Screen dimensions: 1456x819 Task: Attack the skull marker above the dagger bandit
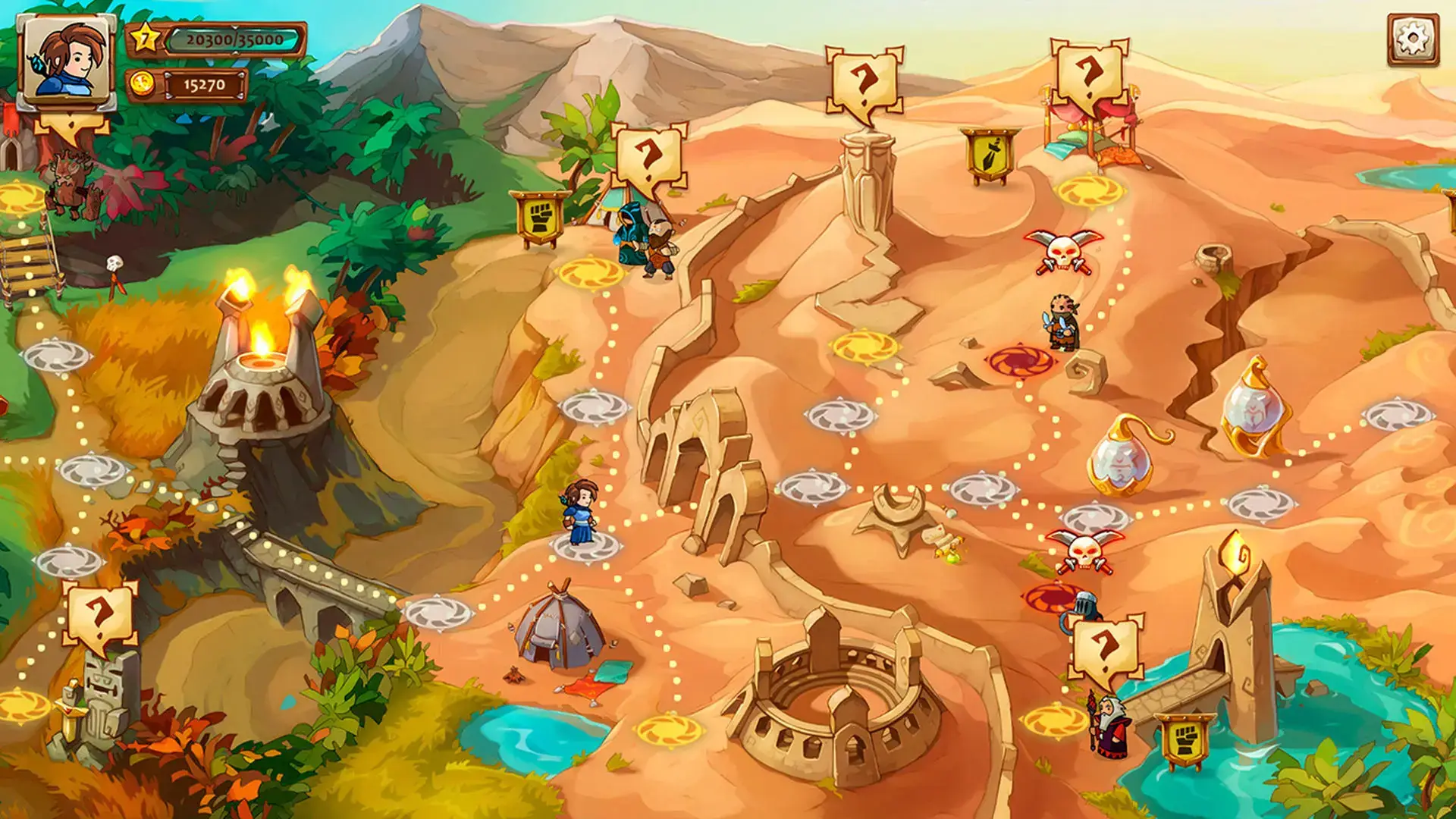[1063, 251]
